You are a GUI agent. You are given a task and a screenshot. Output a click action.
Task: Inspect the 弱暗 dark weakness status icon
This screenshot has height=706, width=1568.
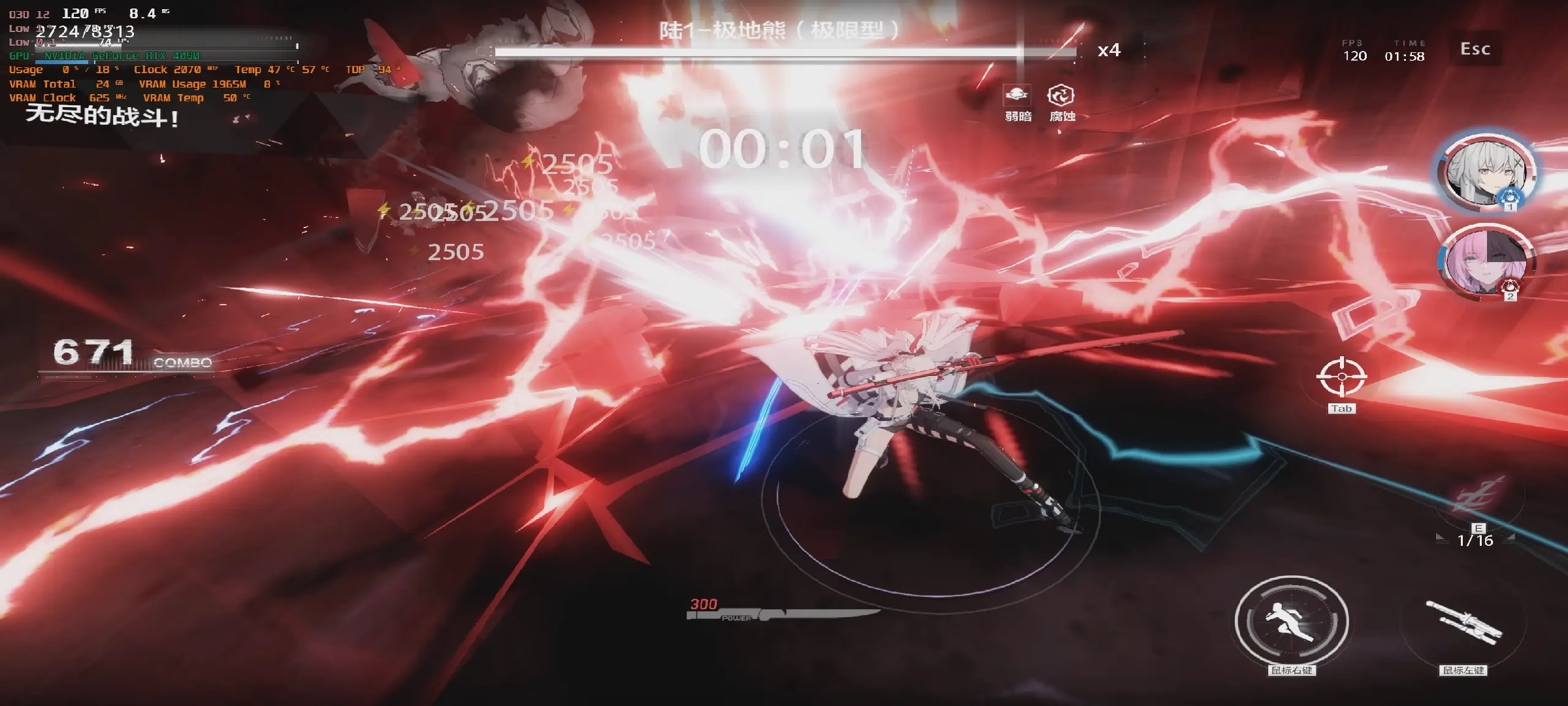tap(1017, 95)
